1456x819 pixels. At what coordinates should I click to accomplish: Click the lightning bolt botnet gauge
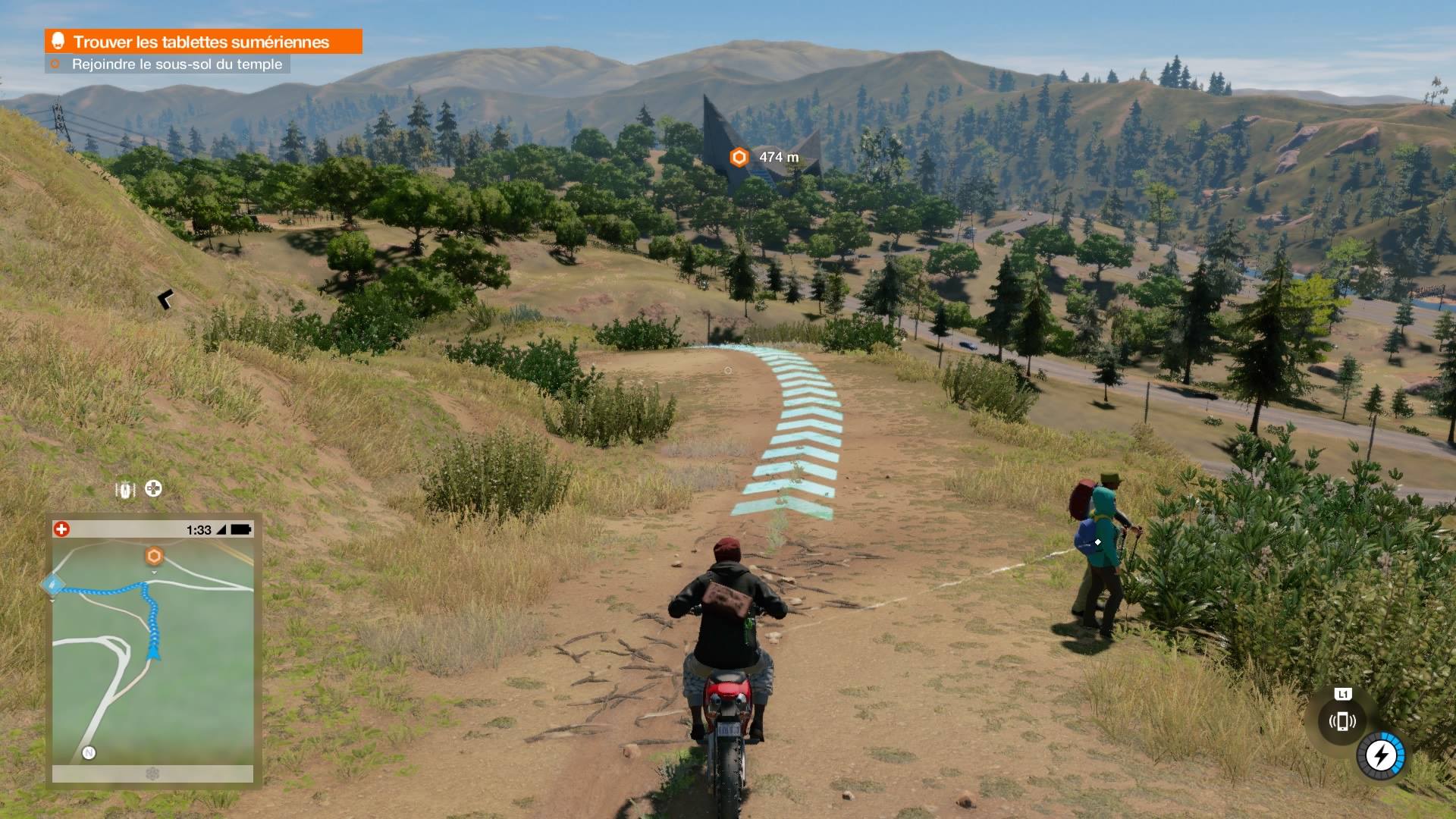click(1381, 755)
